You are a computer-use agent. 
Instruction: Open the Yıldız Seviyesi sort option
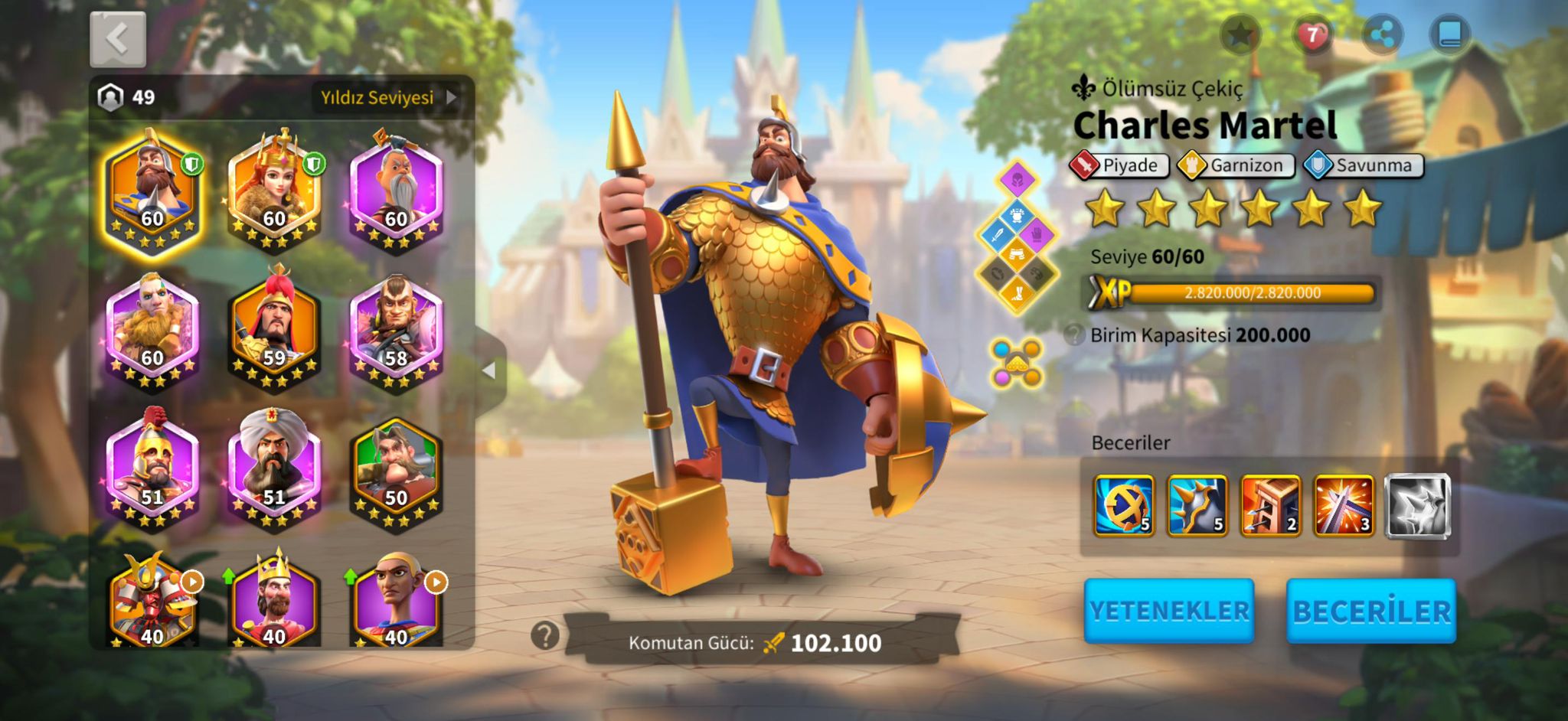pos(388,98)
